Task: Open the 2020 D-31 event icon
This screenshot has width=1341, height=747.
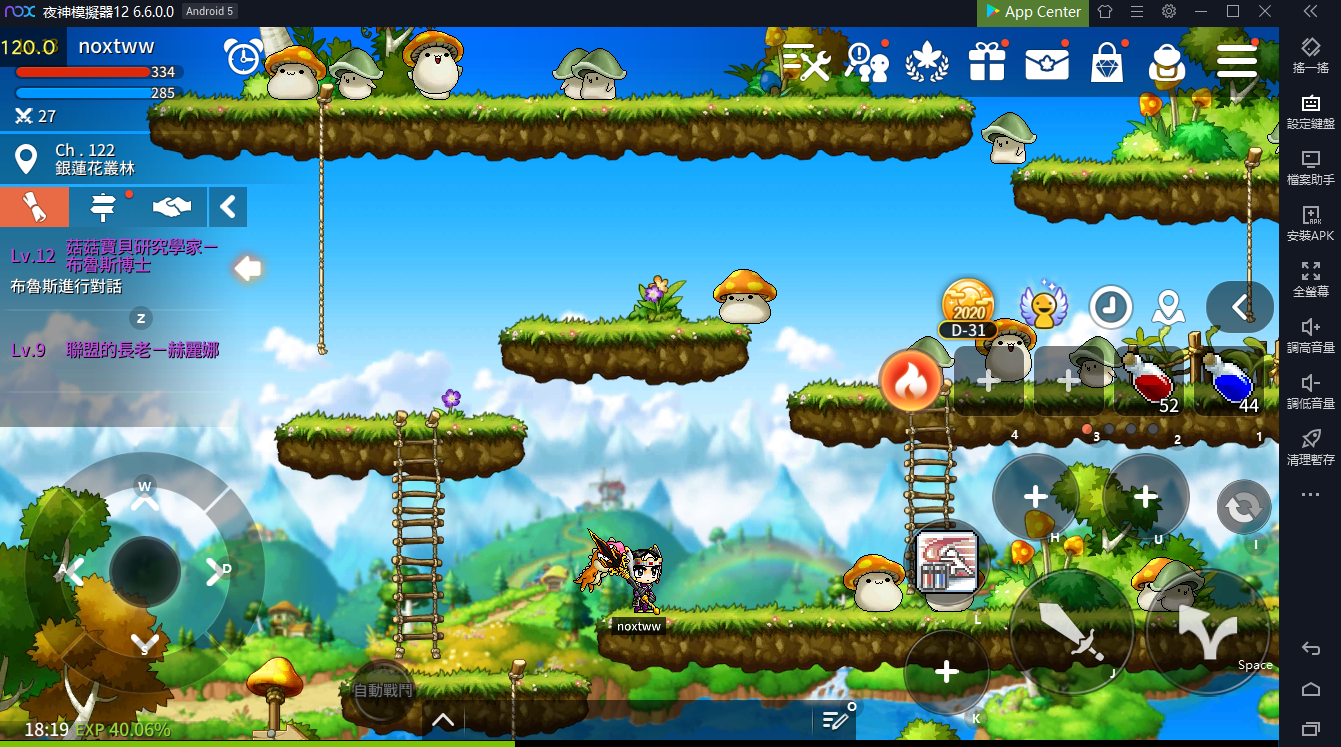Action: tap(967, 307)
